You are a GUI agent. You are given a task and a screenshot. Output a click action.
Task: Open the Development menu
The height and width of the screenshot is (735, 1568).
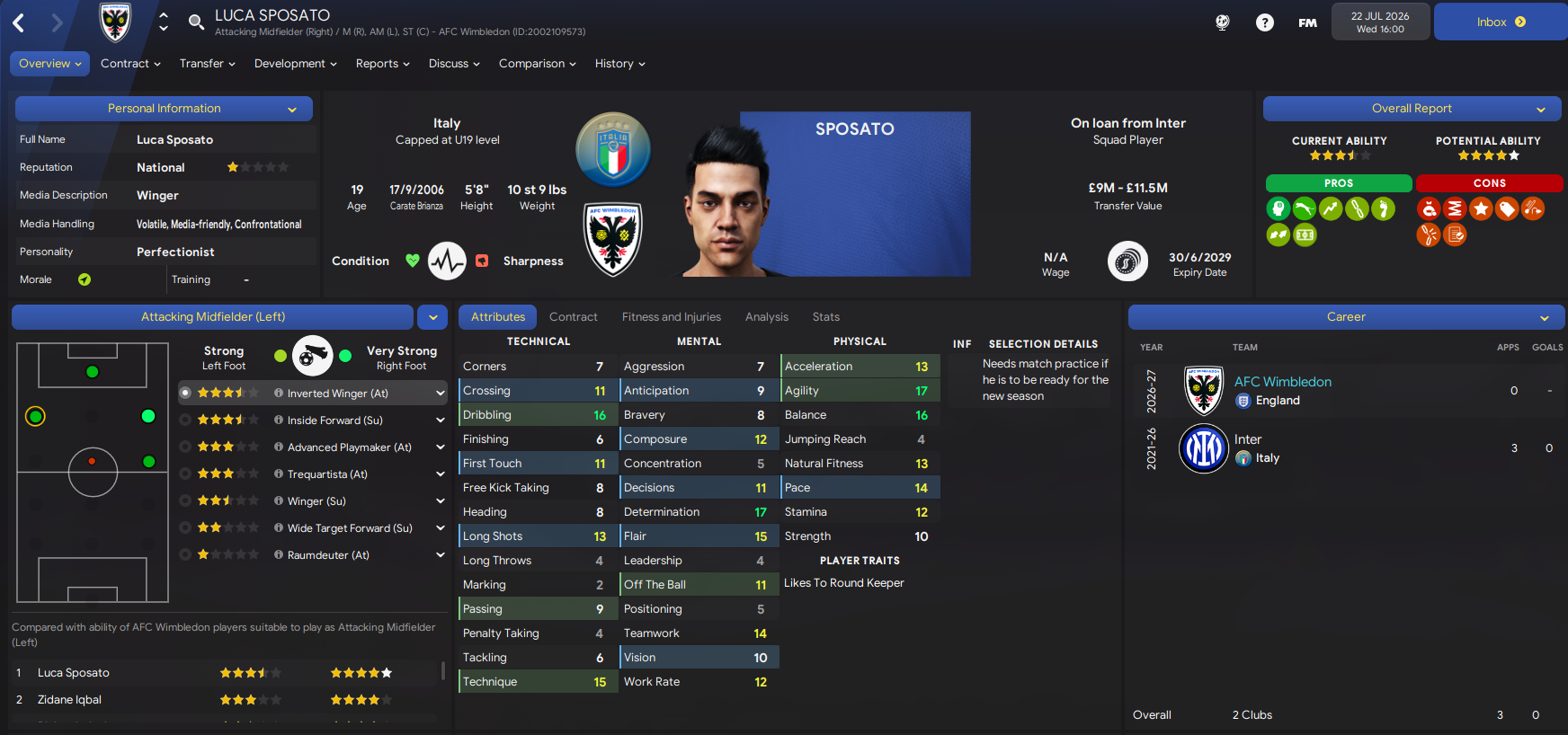[295, 64]
